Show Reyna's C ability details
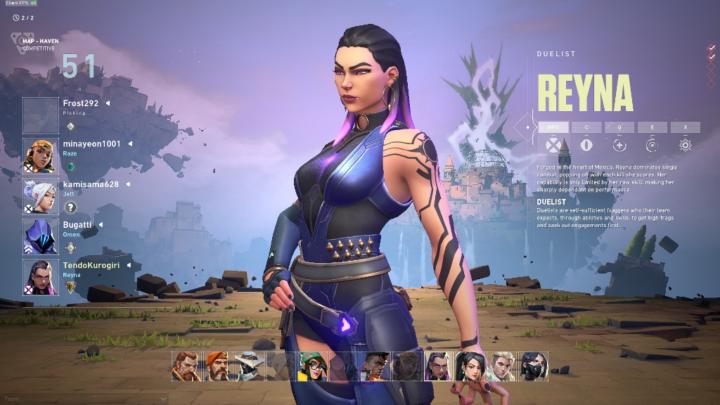The width and height of the screenshot is (720, 405). 586,127
